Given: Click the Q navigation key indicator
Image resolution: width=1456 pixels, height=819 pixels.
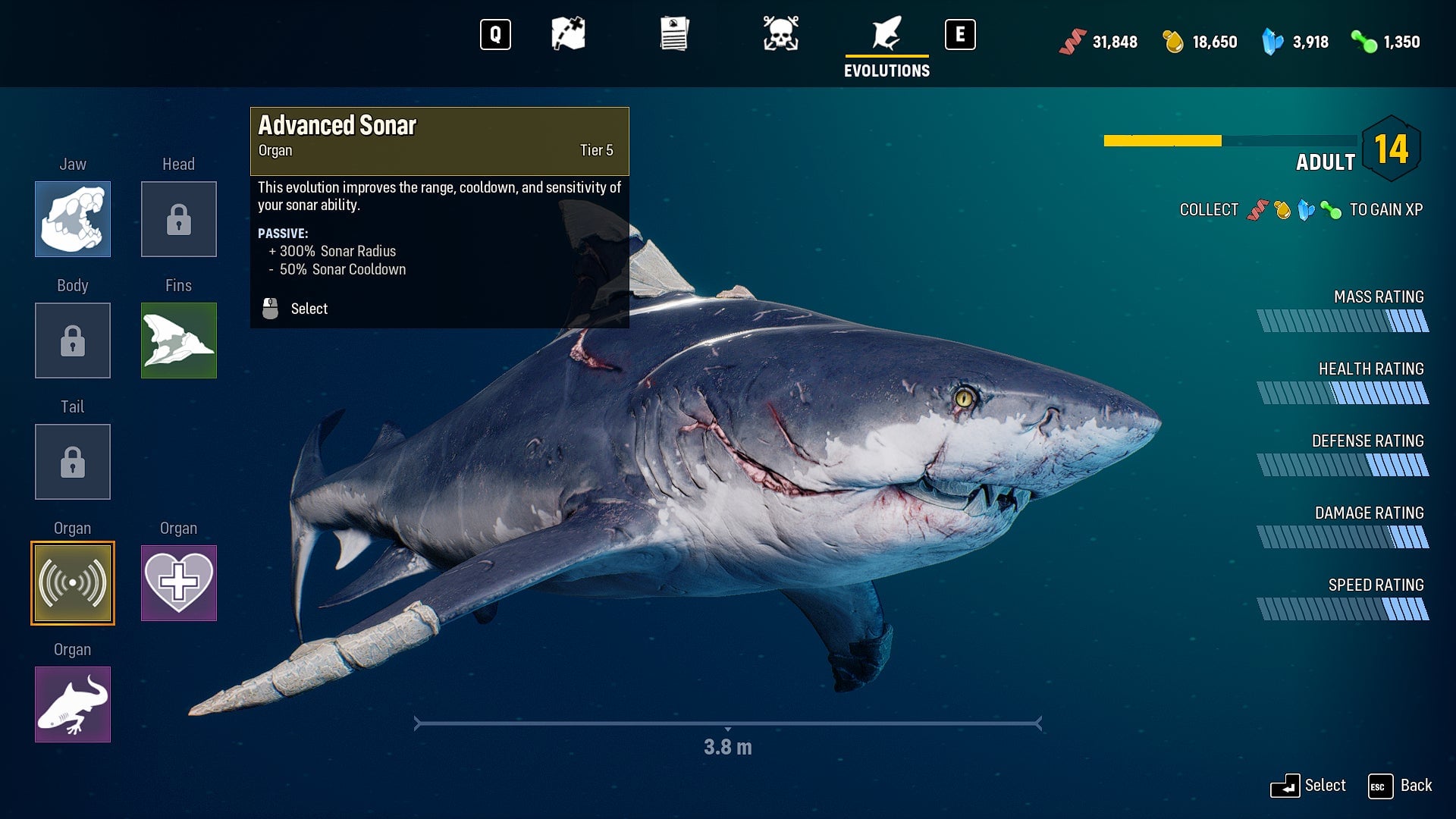Looking at the screenshot, I should coord(496,34).
